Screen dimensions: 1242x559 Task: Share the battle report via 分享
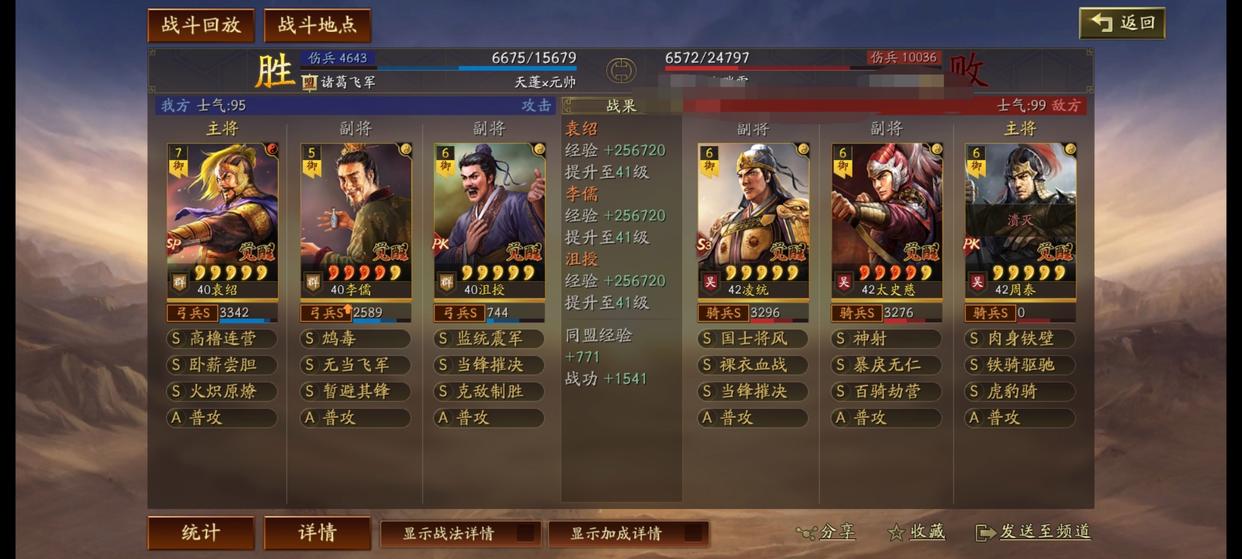(826, 532)
